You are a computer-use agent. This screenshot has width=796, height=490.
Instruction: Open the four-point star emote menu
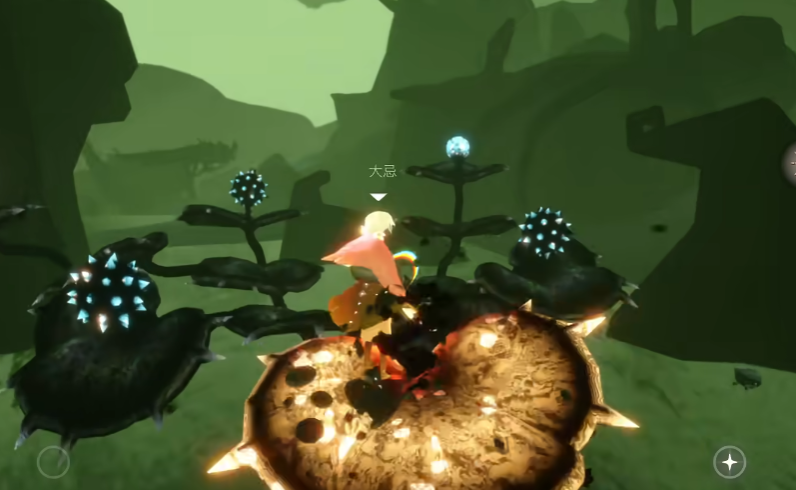click(729, 461)
